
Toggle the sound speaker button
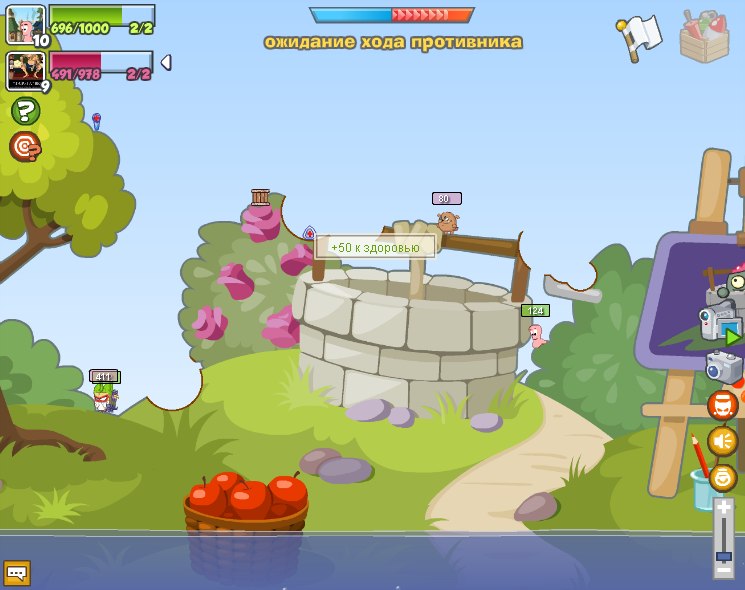tap(723, 441)
